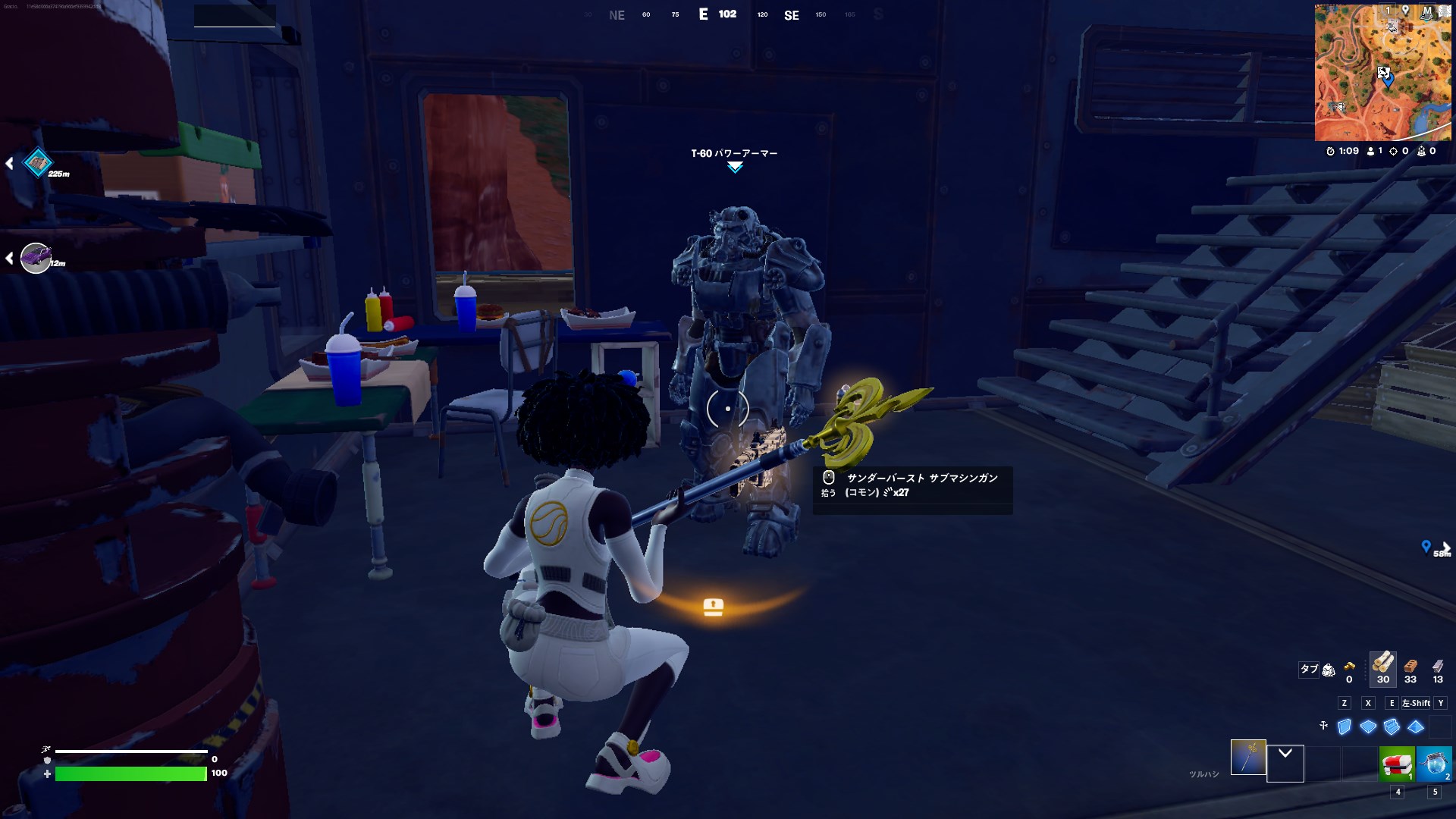Viewport: 1456px width, 819px height.
Task: Choose the metal building material
Action: click(x=1438, y=666)
